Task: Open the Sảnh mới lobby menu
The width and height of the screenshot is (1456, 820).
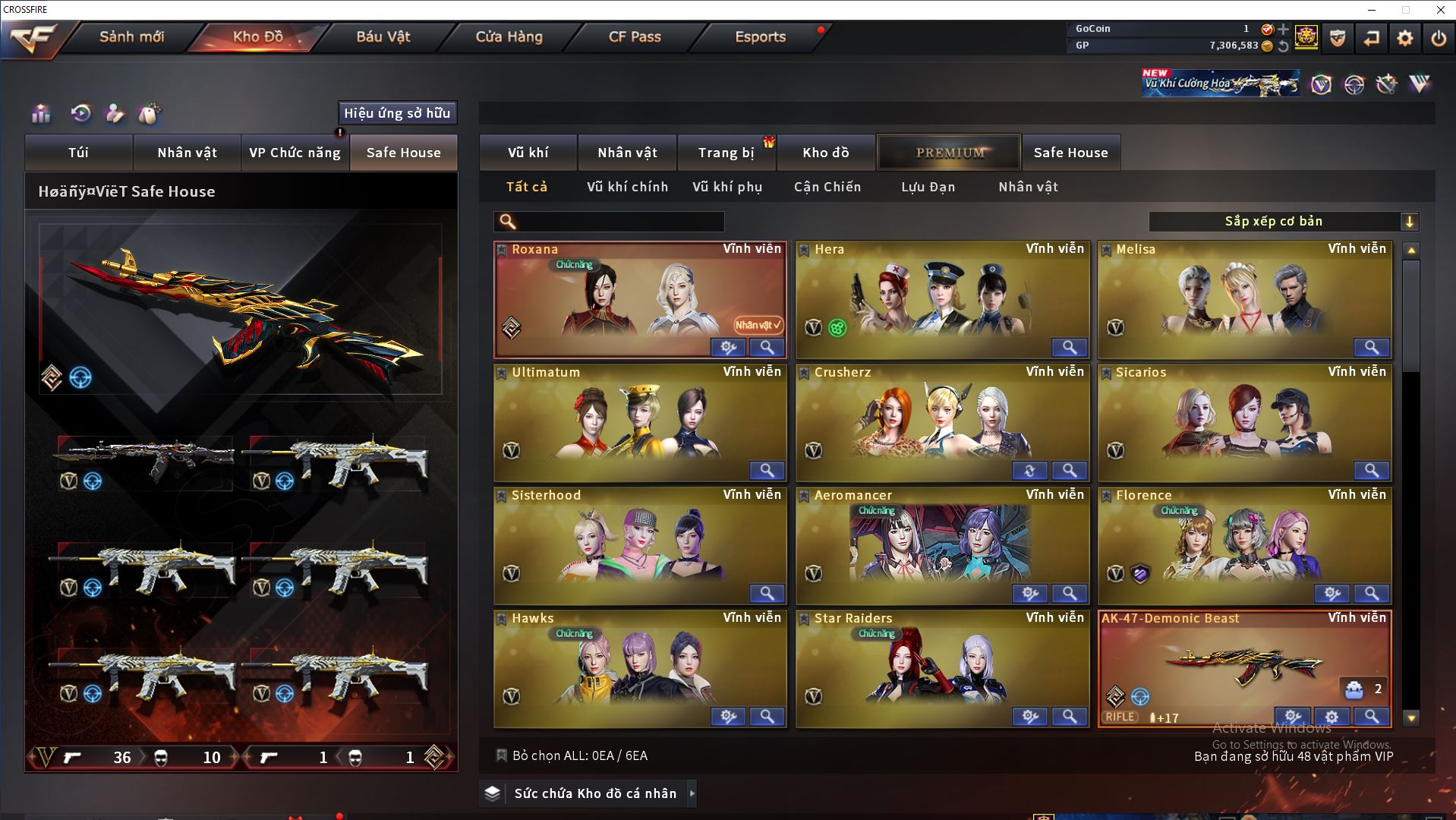Action: [131, 36]
